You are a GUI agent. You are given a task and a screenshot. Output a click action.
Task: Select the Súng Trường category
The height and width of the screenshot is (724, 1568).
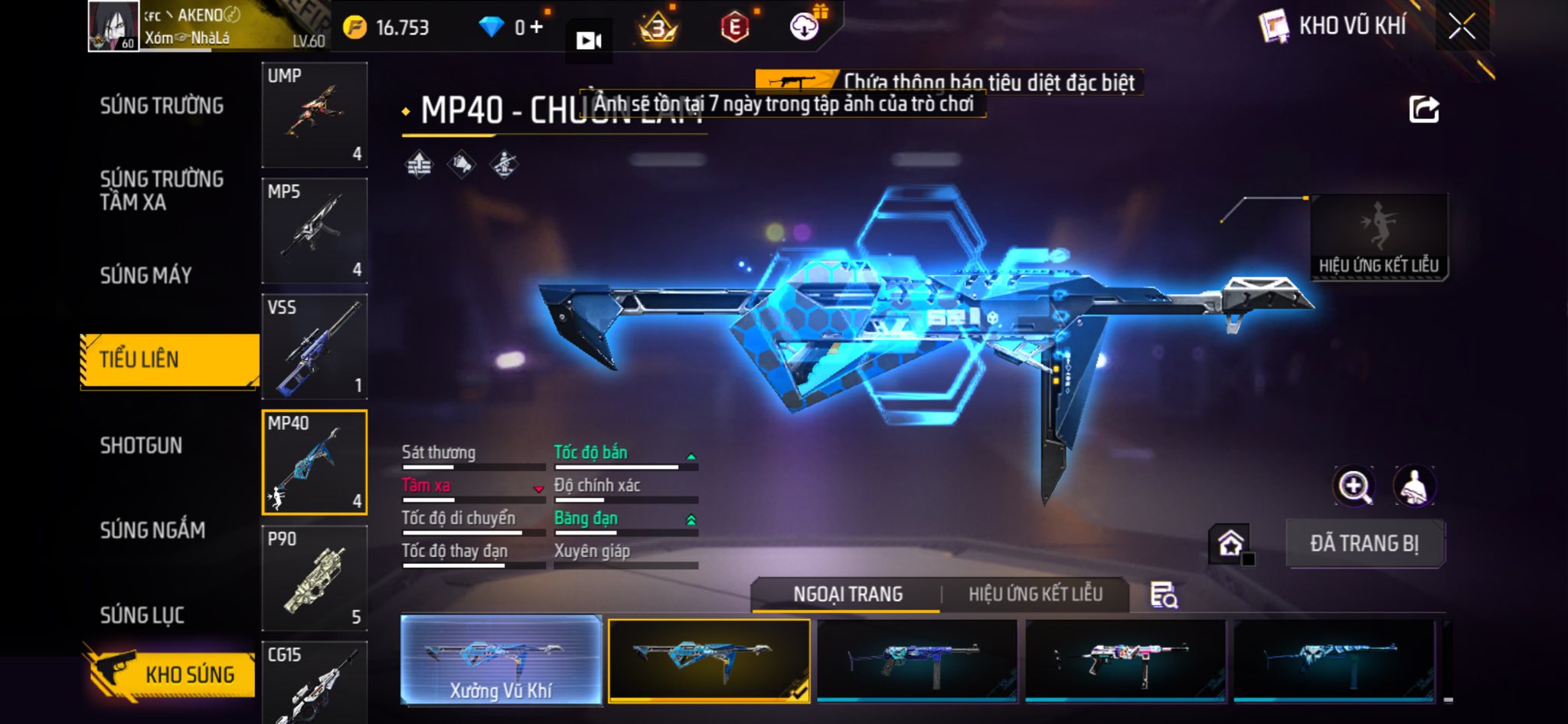(162, 106)
